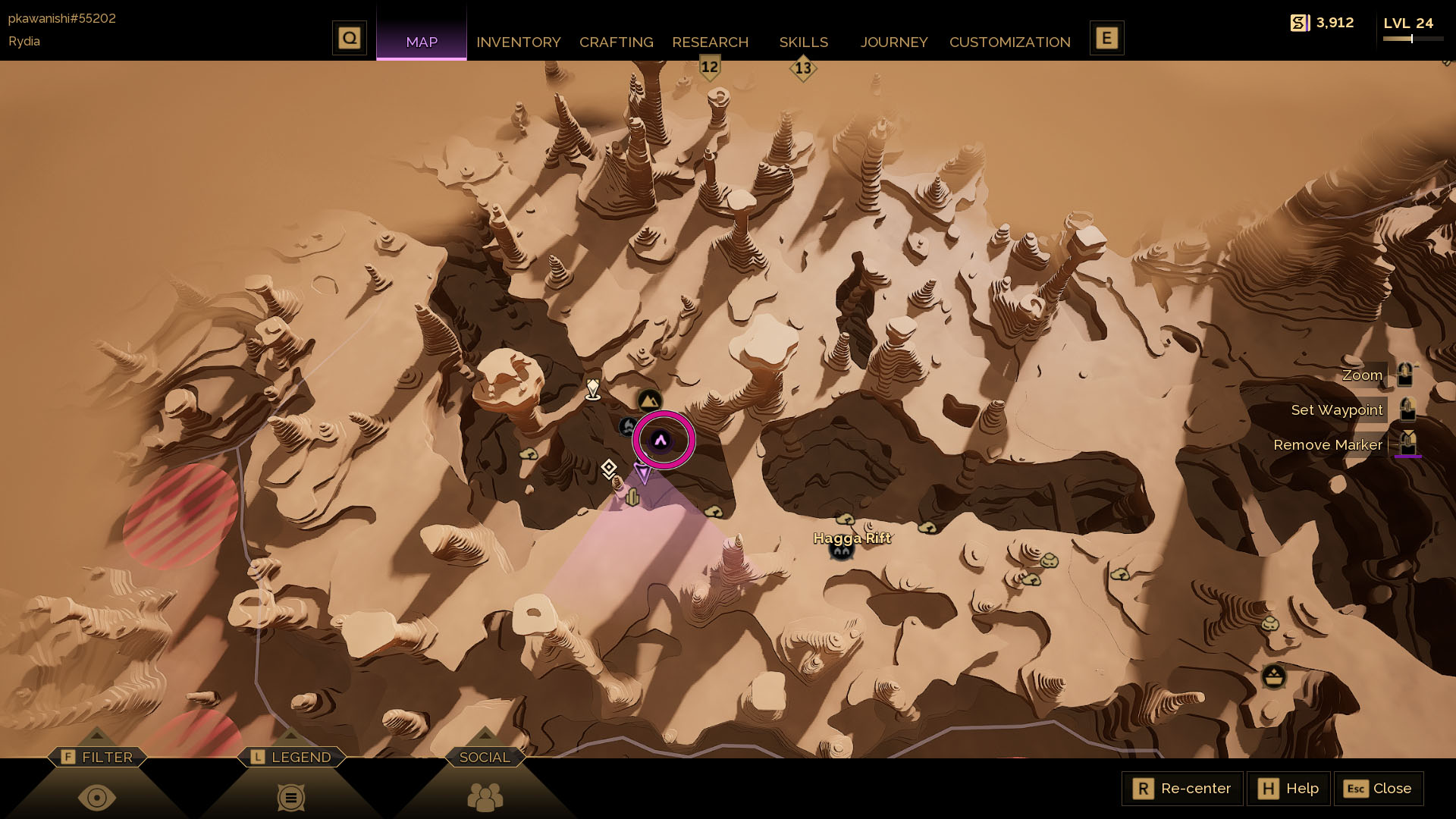Go to the Research tab
The image size is (1456, 819).
pyautogui.click(x=710, y=42)
